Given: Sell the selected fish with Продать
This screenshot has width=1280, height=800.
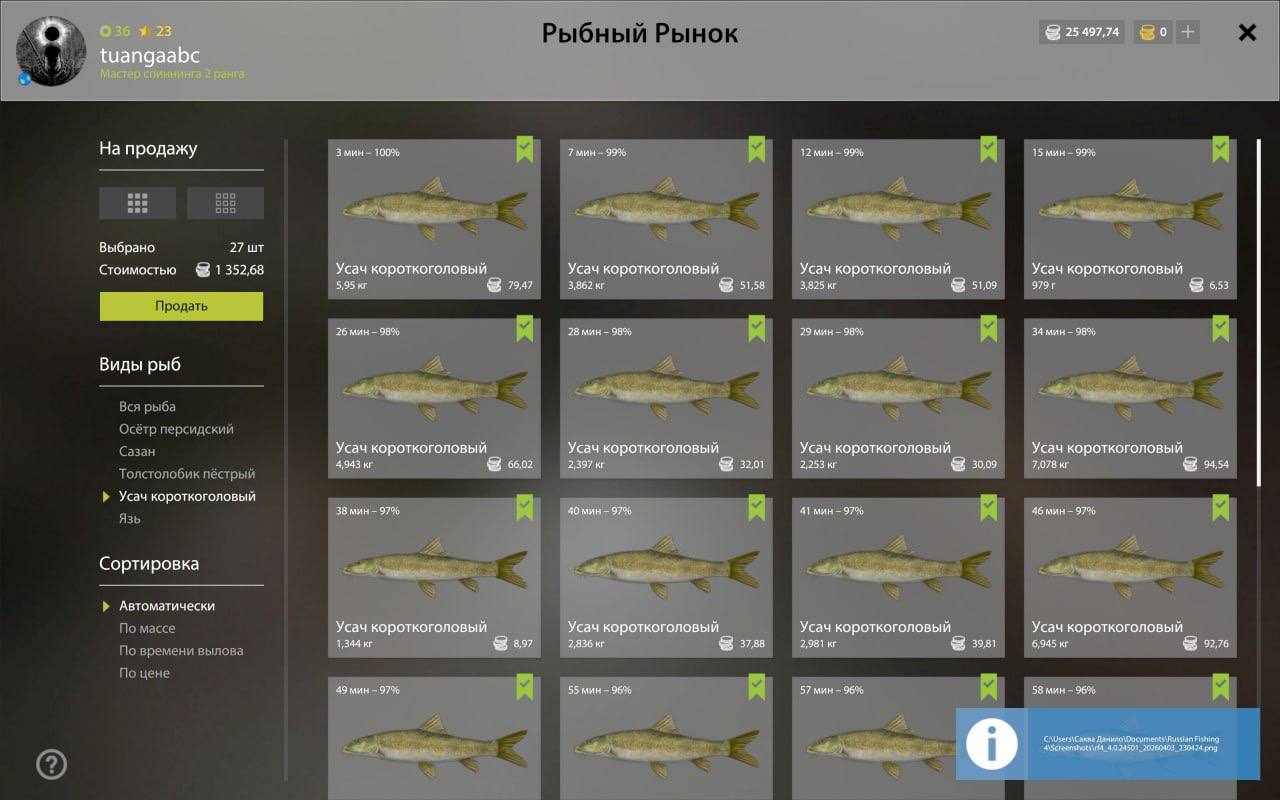Looking at the screenshot, I should click(x=181, y=306).
